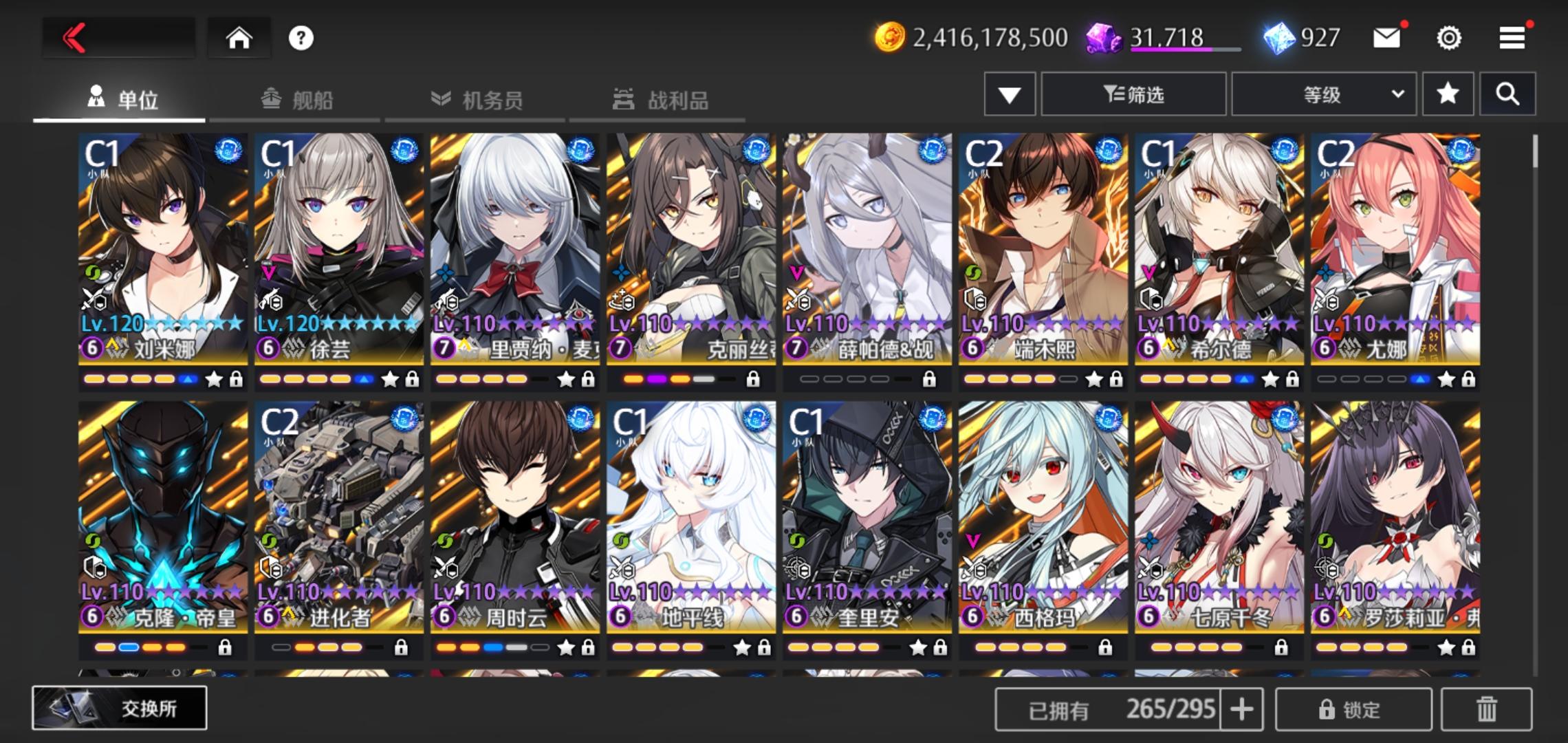
Task: Open the 等级 sorting dropdown
Action: pos(1324,94)
